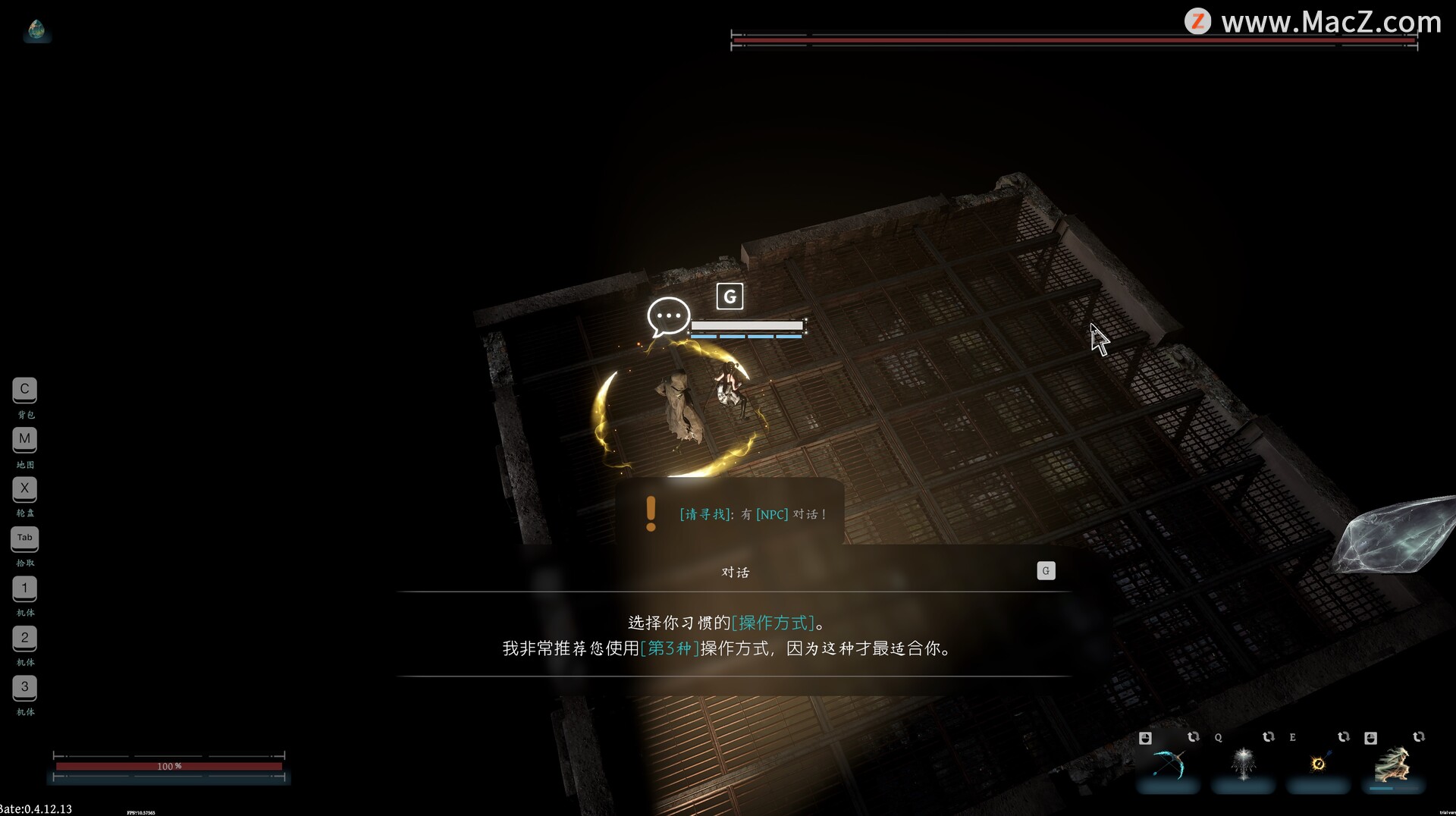Use the white burst skill icon

pyautogui.click(x=1243, y=764)
